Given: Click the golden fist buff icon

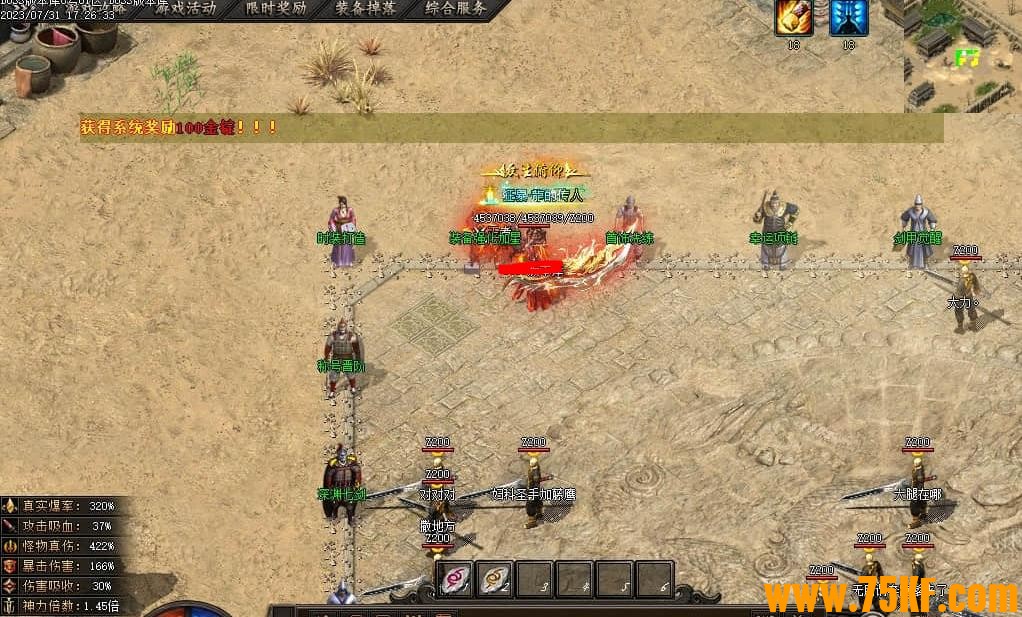Looking at the screenshot, I should [x=794, y=17].
